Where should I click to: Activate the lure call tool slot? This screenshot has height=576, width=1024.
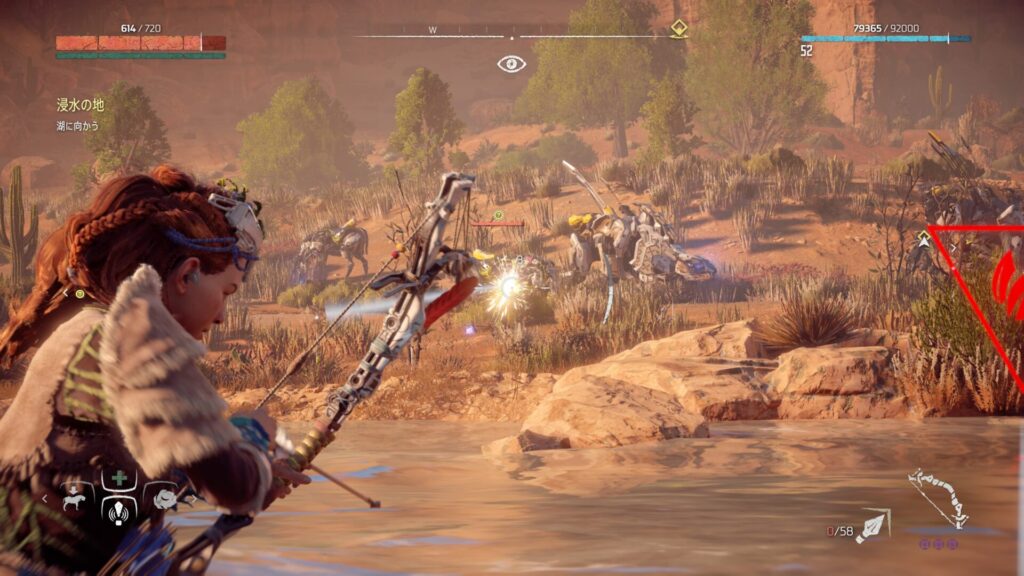pyautogui.click(x=119, y=510)
